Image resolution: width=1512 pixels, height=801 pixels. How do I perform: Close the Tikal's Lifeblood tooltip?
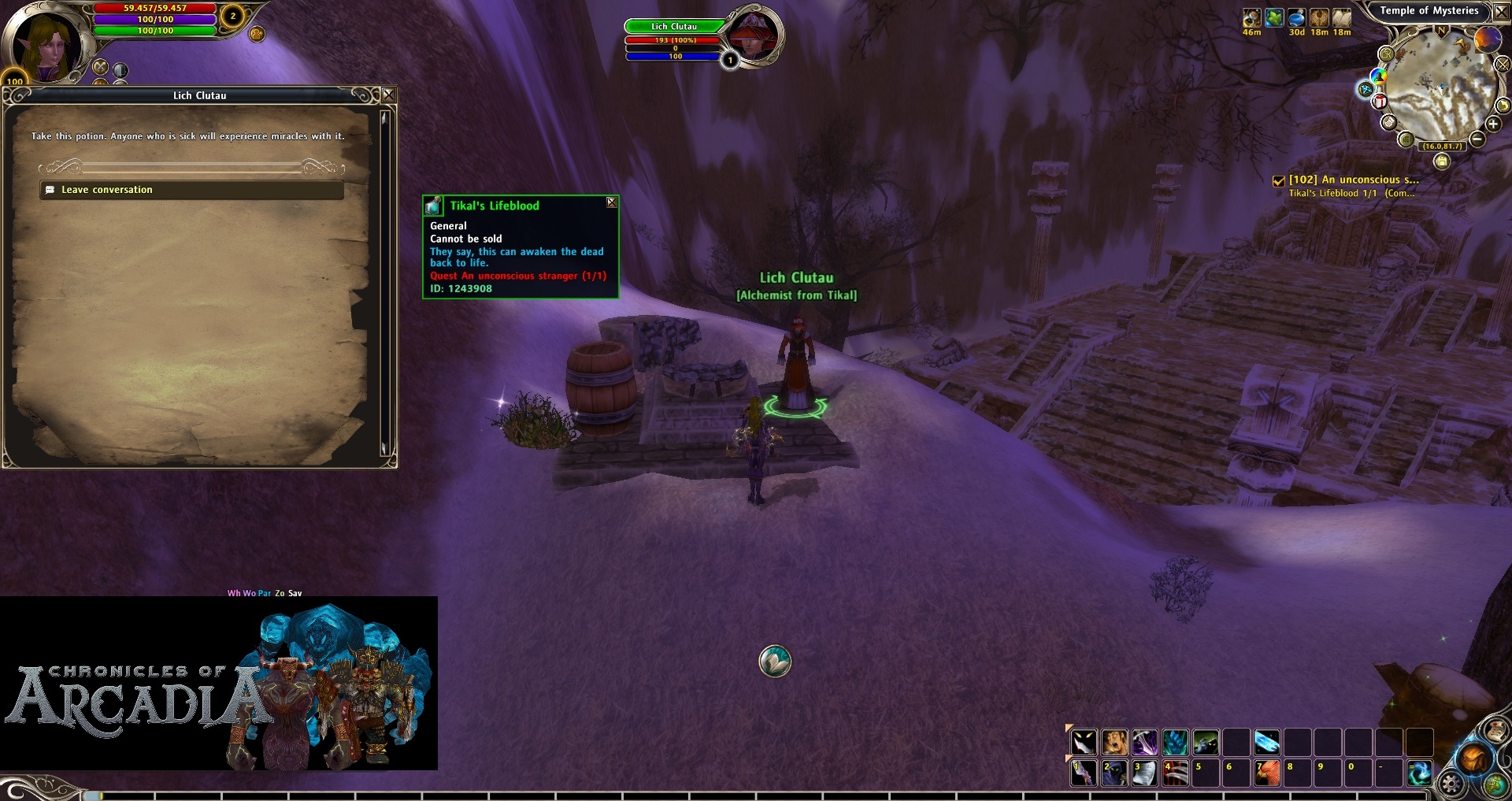click(x=611, y=203)
